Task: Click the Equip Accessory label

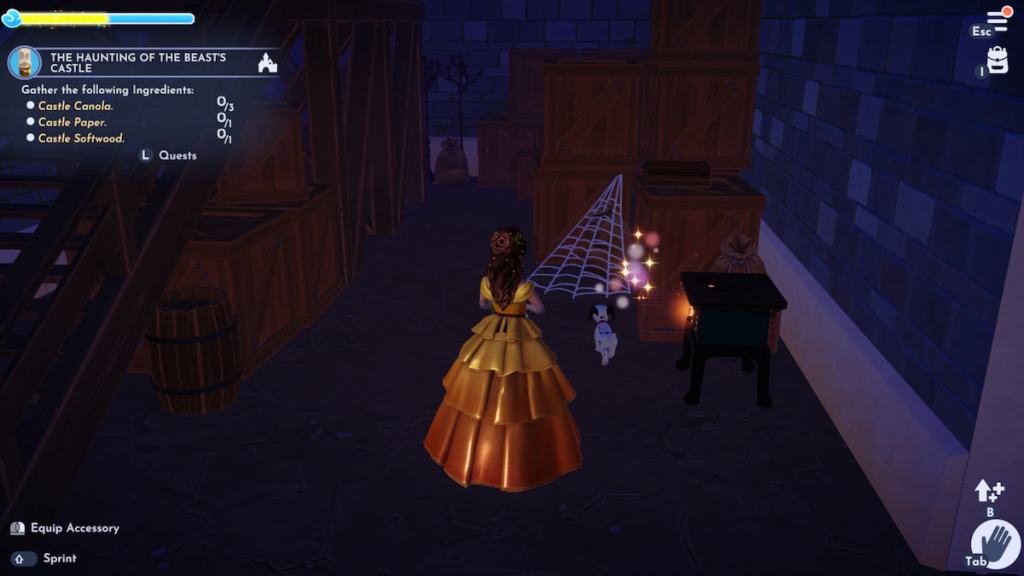Action: pos(74,528)
